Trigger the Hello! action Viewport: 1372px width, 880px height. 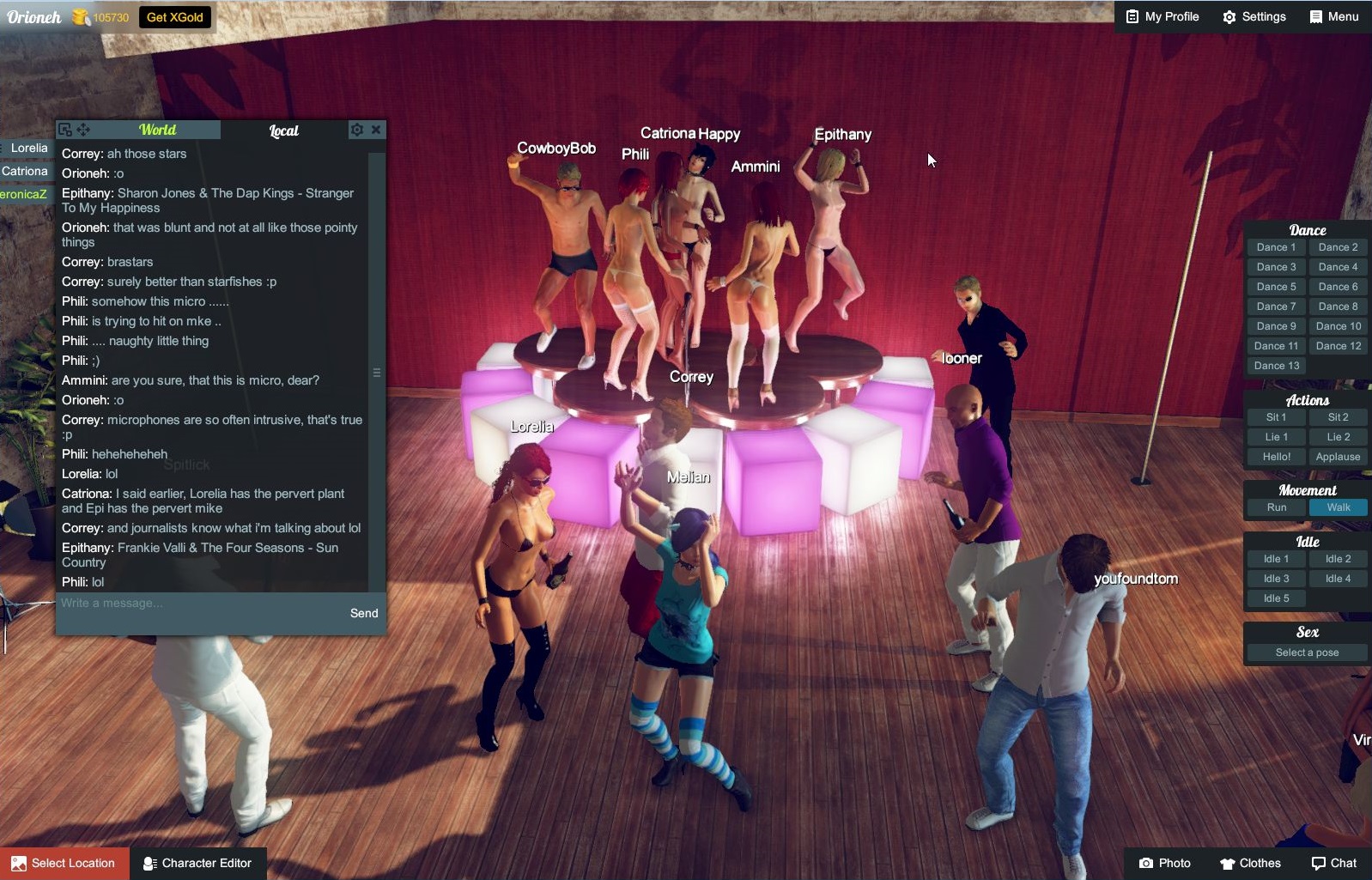(x=1276, y=457)
